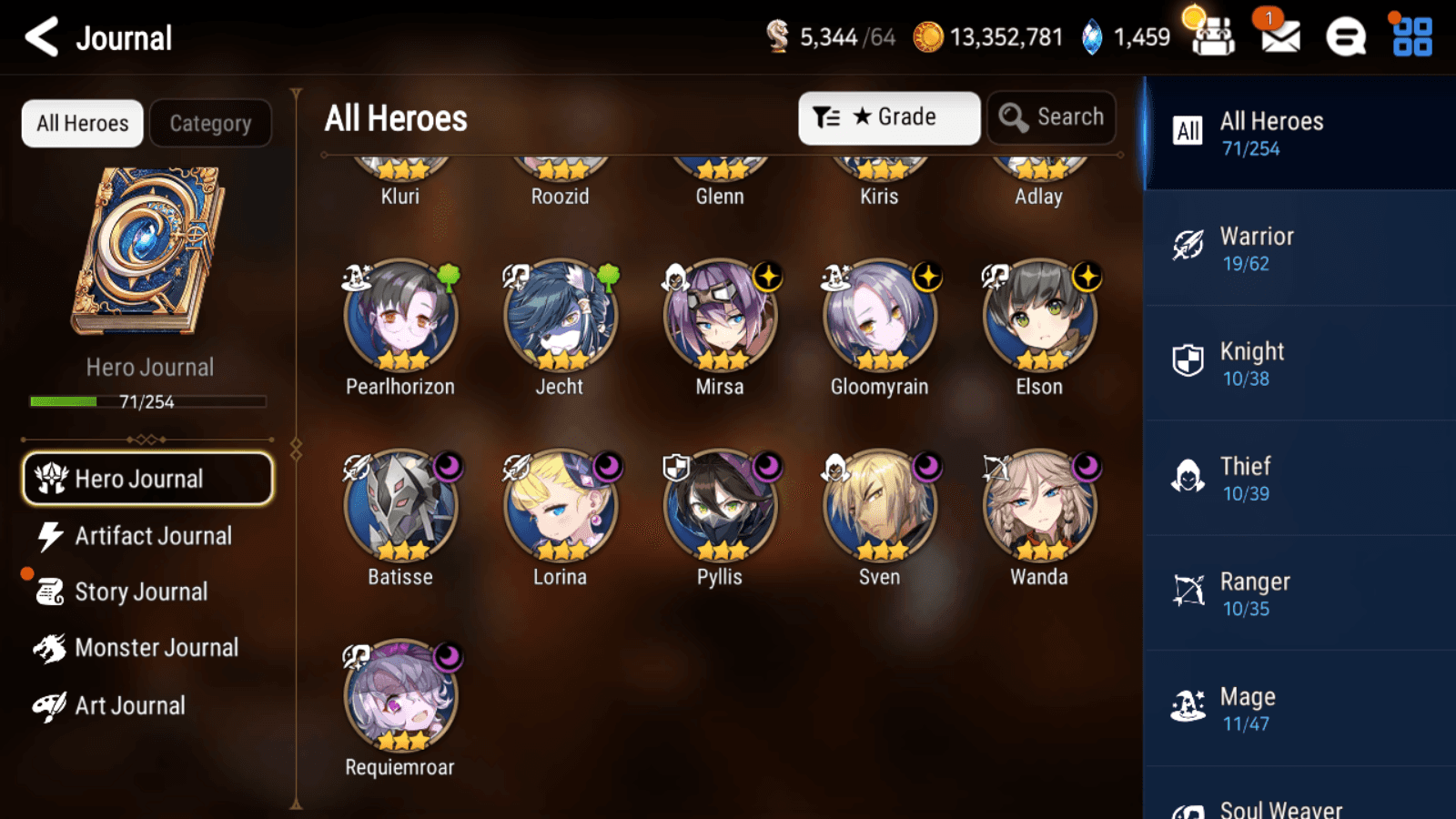1456x819 pixels.
Task: Switch to the Category tab
Action: (x=210, y=123)
